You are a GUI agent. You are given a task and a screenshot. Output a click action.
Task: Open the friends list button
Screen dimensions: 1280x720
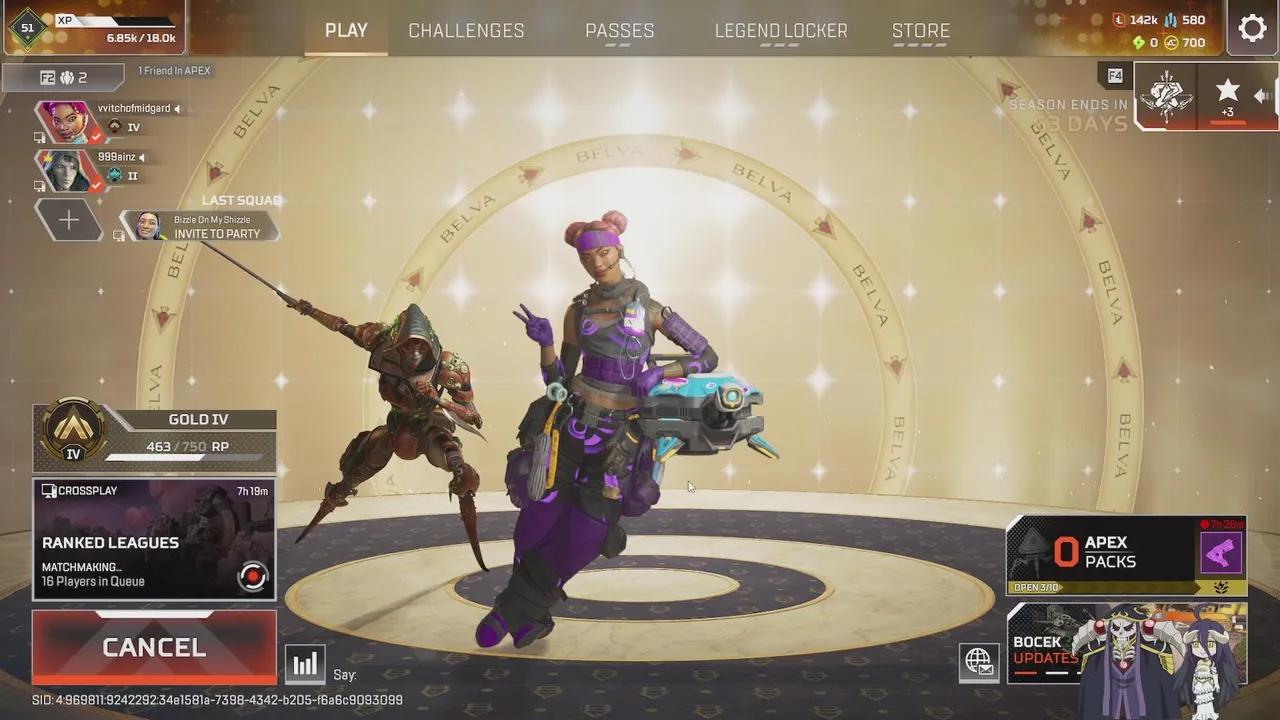63,77
